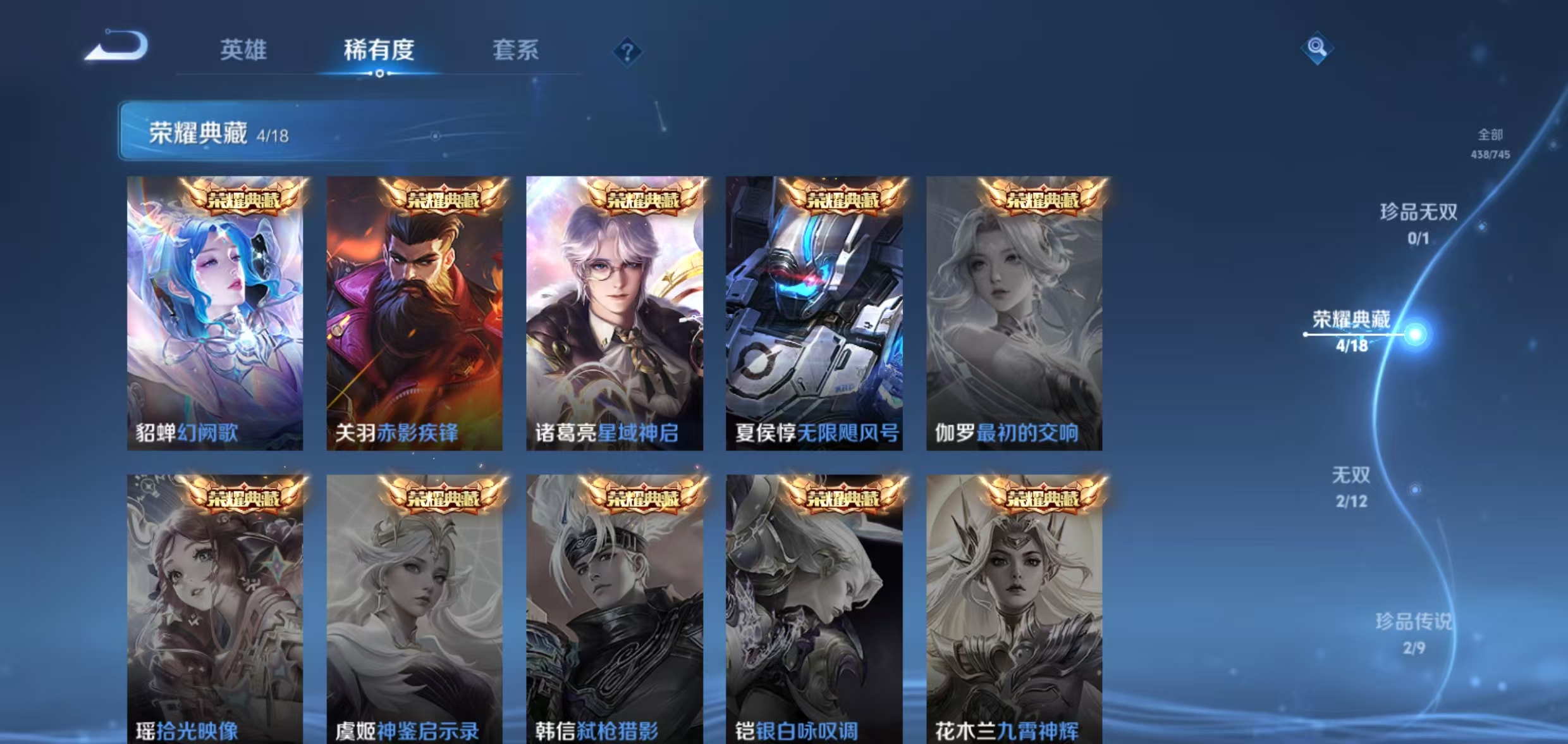Open the 诸葛亮星域神启 skin card

coord(615,313)
